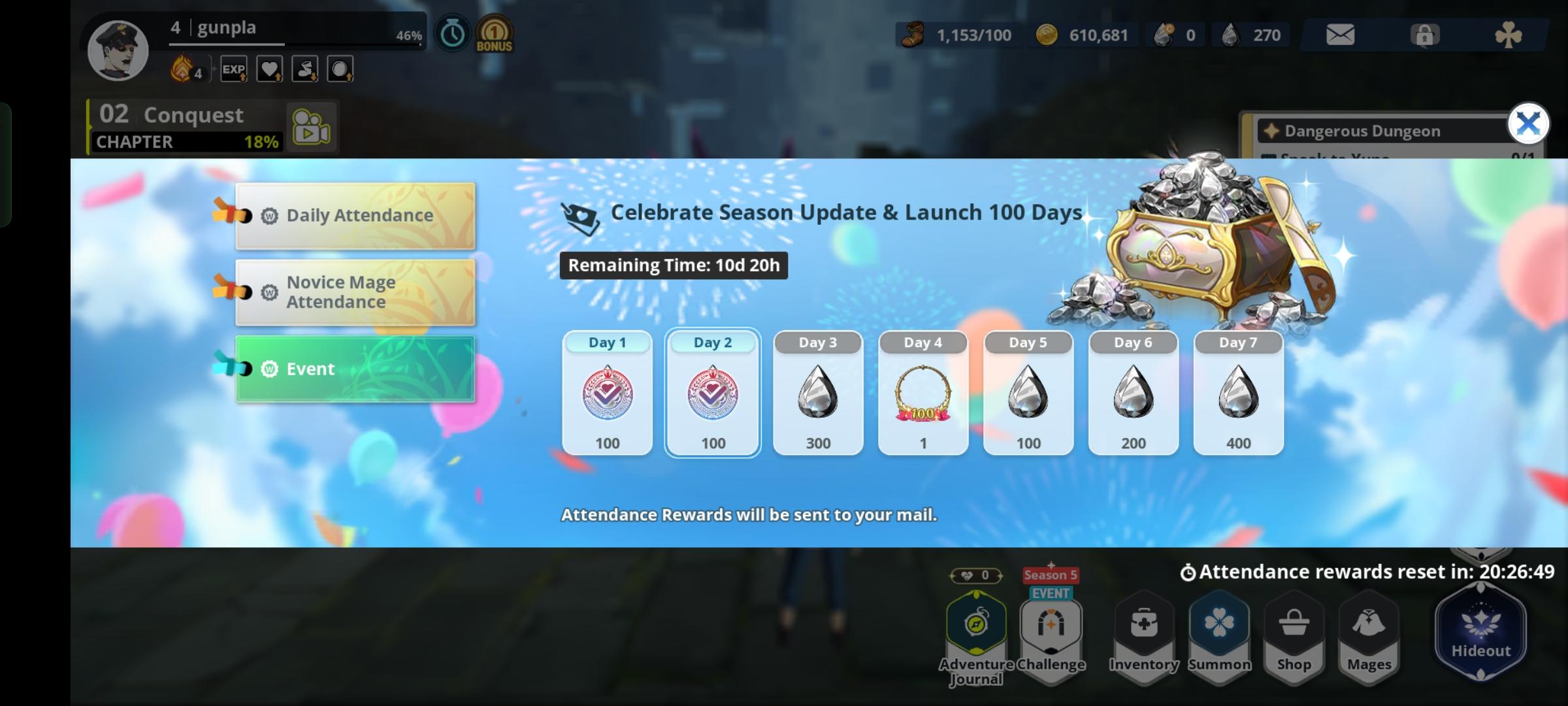Open the player profile avatar
This screenshot has height=706, width=1568.
[118, 50]
